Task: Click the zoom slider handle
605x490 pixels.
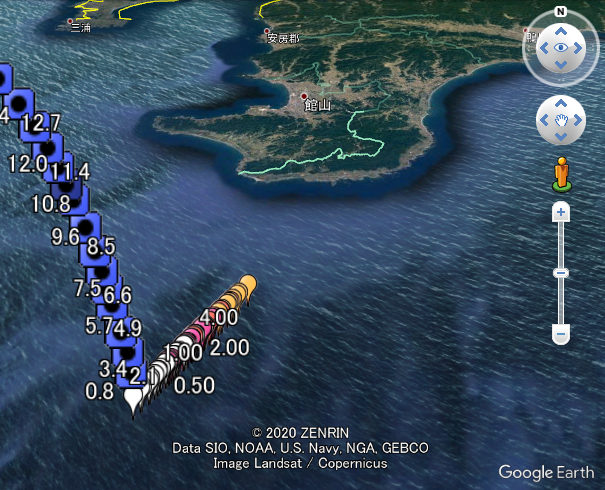Action: point(561,273)
